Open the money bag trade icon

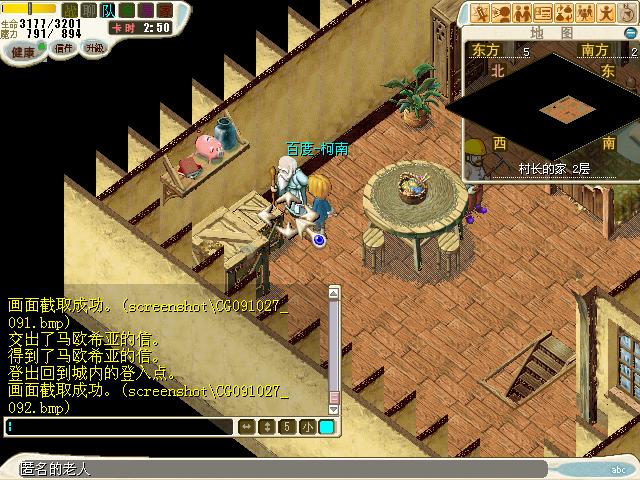[563, 13]
